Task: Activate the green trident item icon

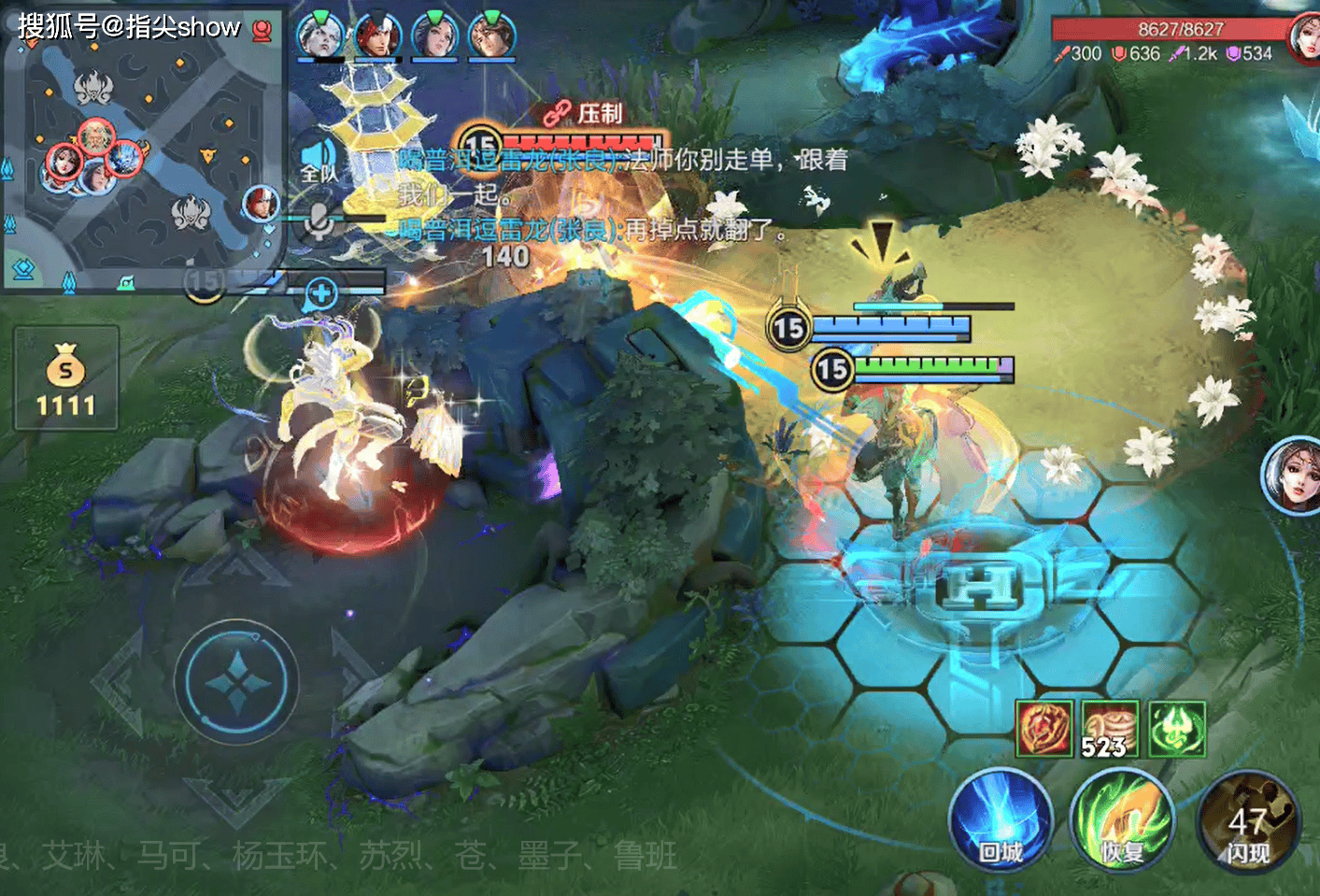Action: pyautogui.click(x=1177, y=729)
